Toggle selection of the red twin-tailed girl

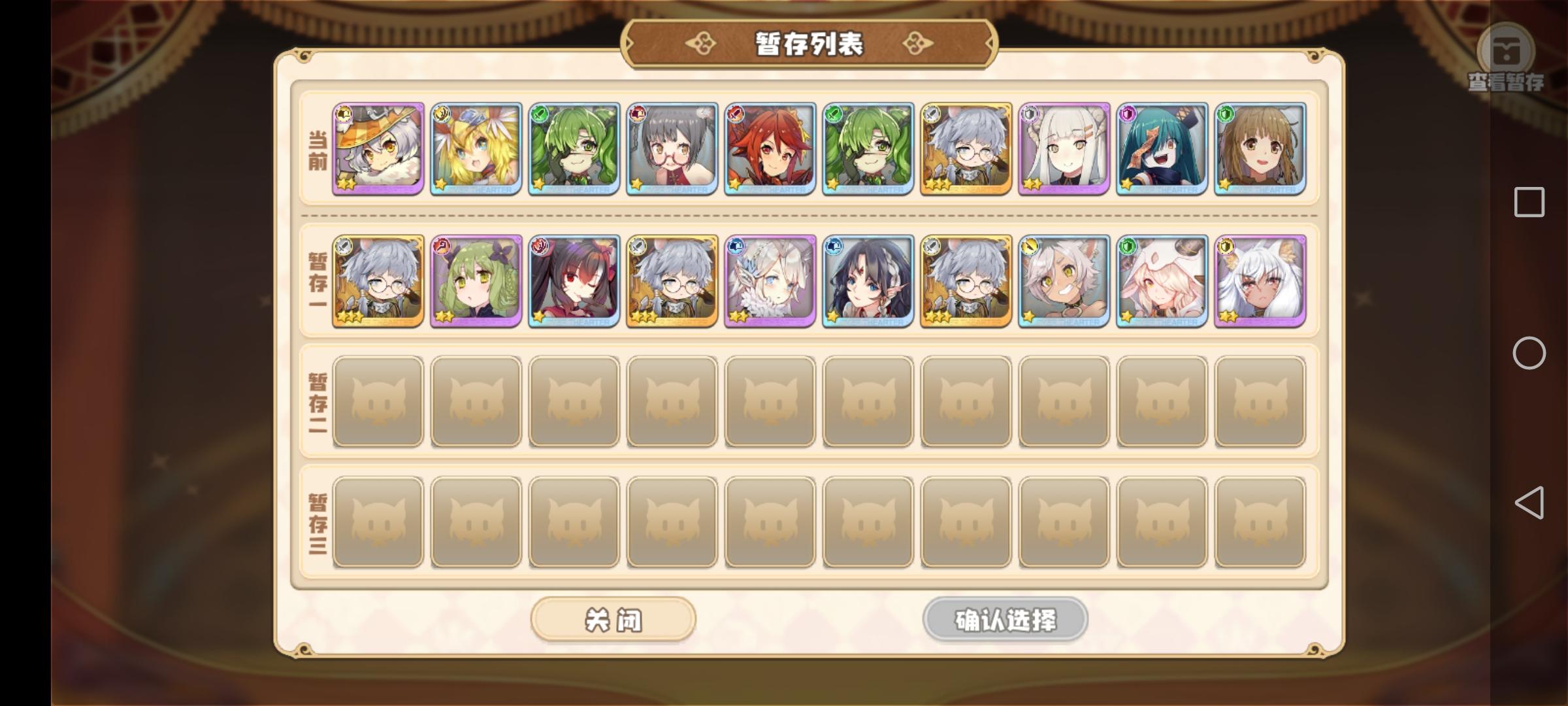574,281
